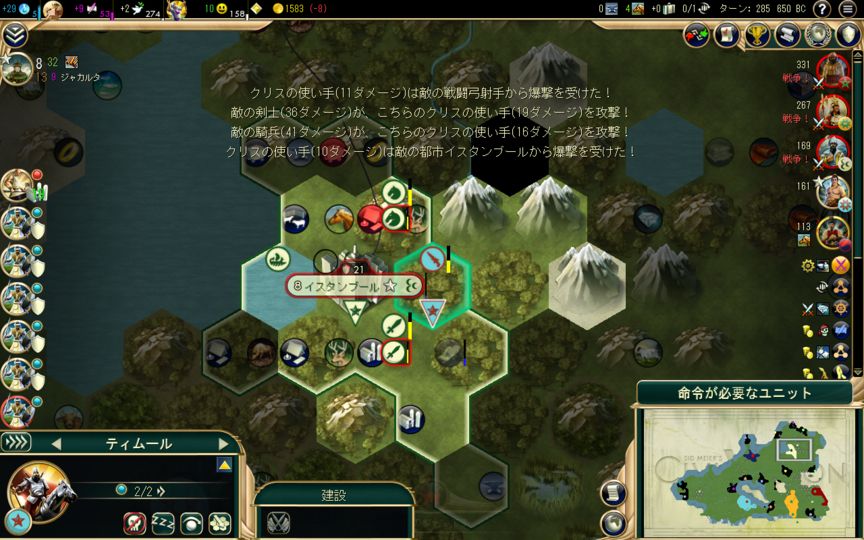Open the victory progress trophy icon
Viewport: 864px width, 540px height.
[757, 35]
